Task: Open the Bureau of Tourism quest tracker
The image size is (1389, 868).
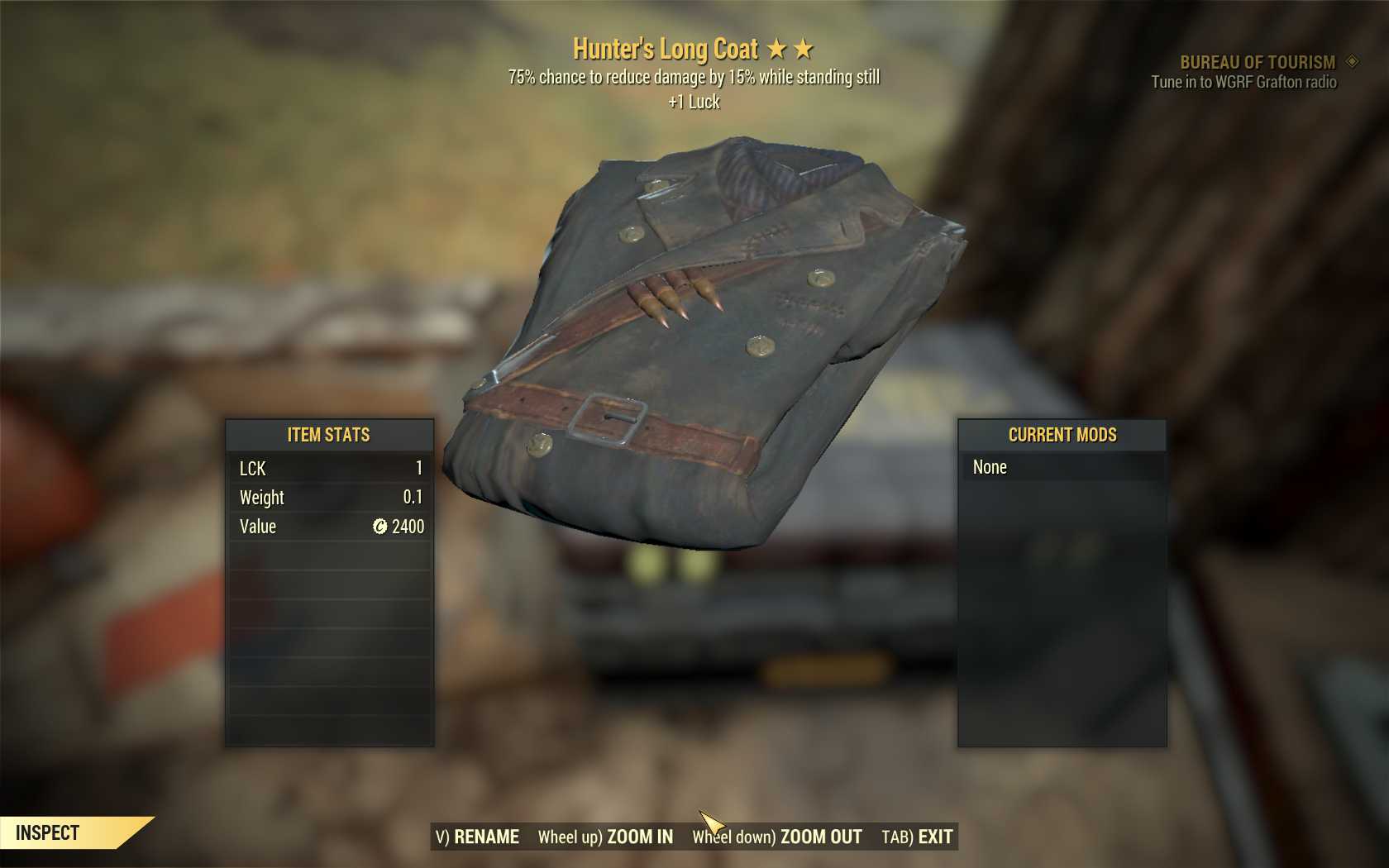Action: click(x=1257, y=62)
